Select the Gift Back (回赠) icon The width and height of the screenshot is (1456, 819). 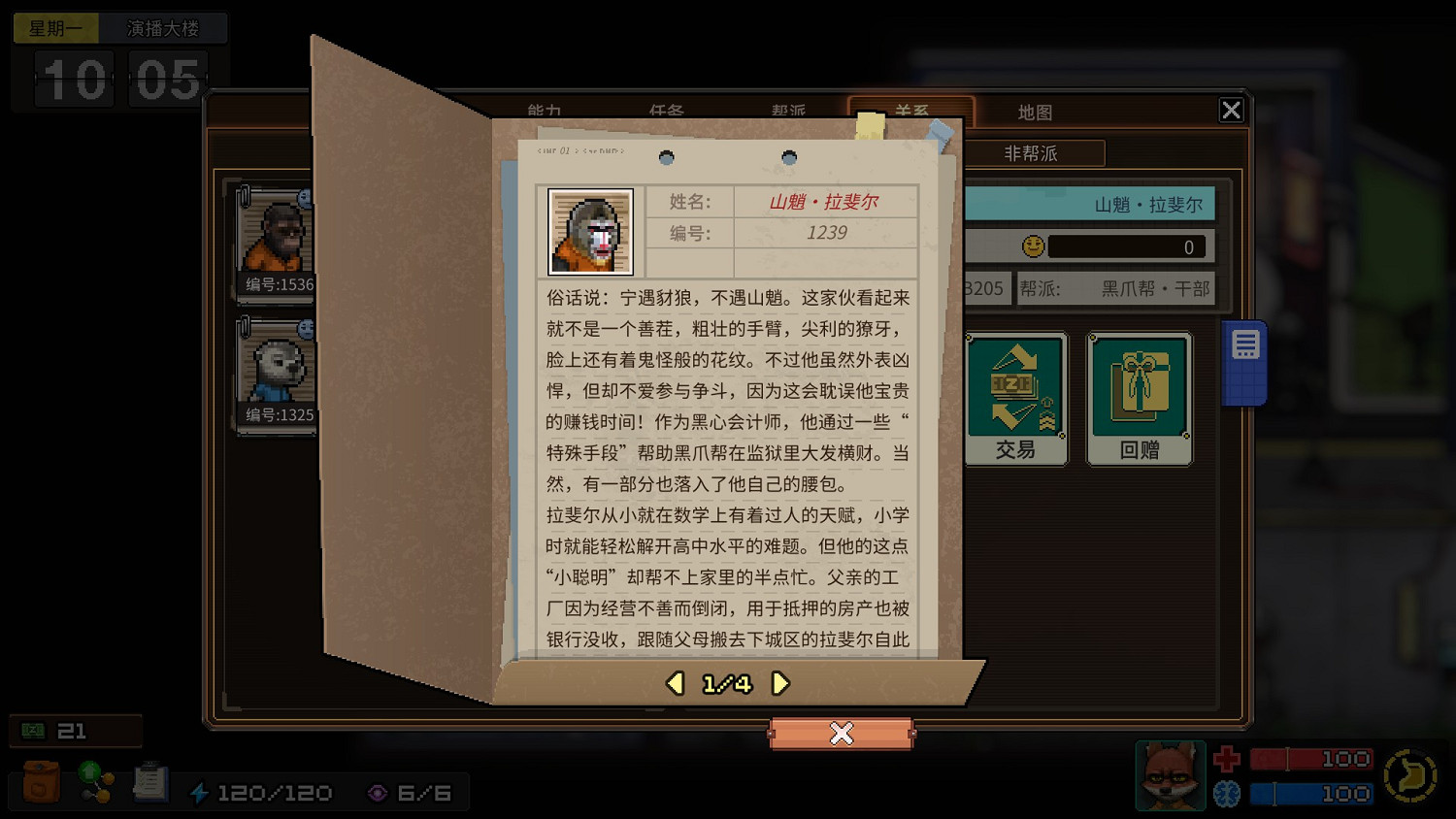1139,396
